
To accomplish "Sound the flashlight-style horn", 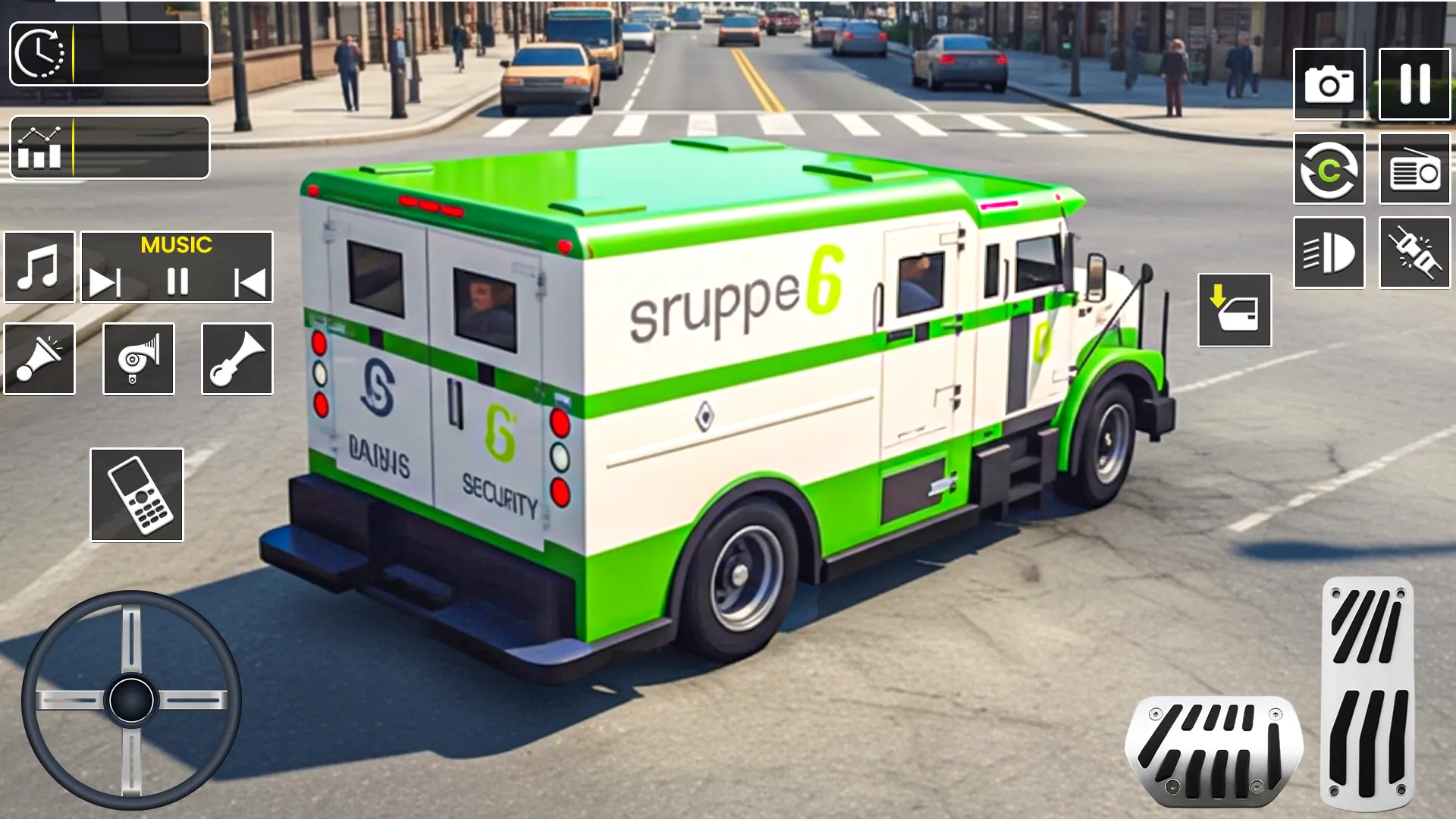I will (39, 359).
